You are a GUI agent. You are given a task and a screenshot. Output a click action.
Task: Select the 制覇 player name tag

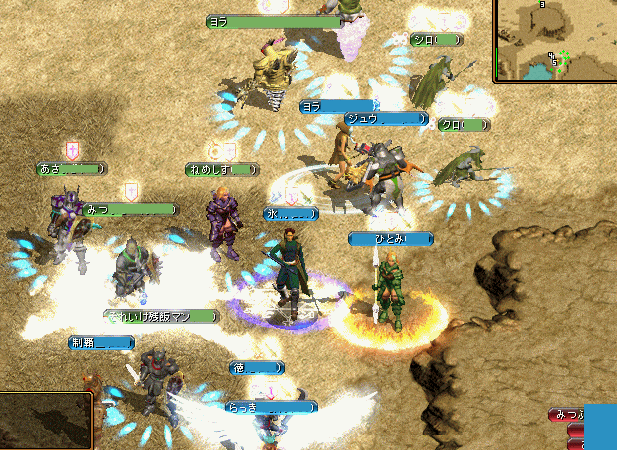pos(101,342)
